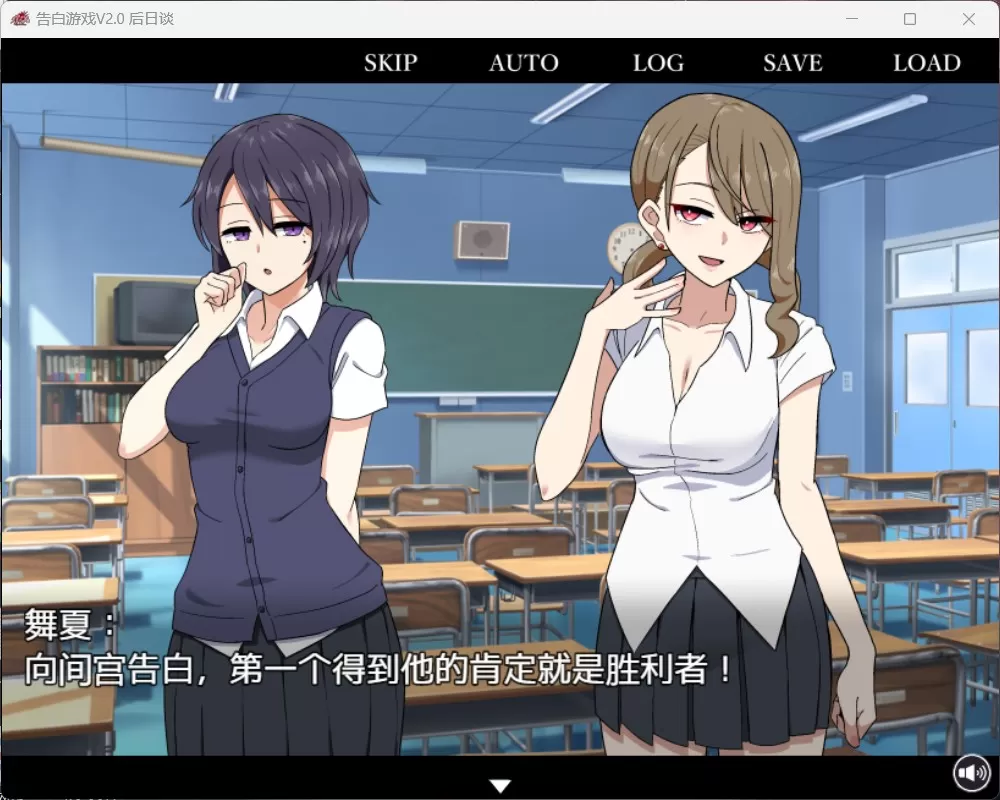
Task: Advance dialogue with the white down arrow
Action: [501, 786]
